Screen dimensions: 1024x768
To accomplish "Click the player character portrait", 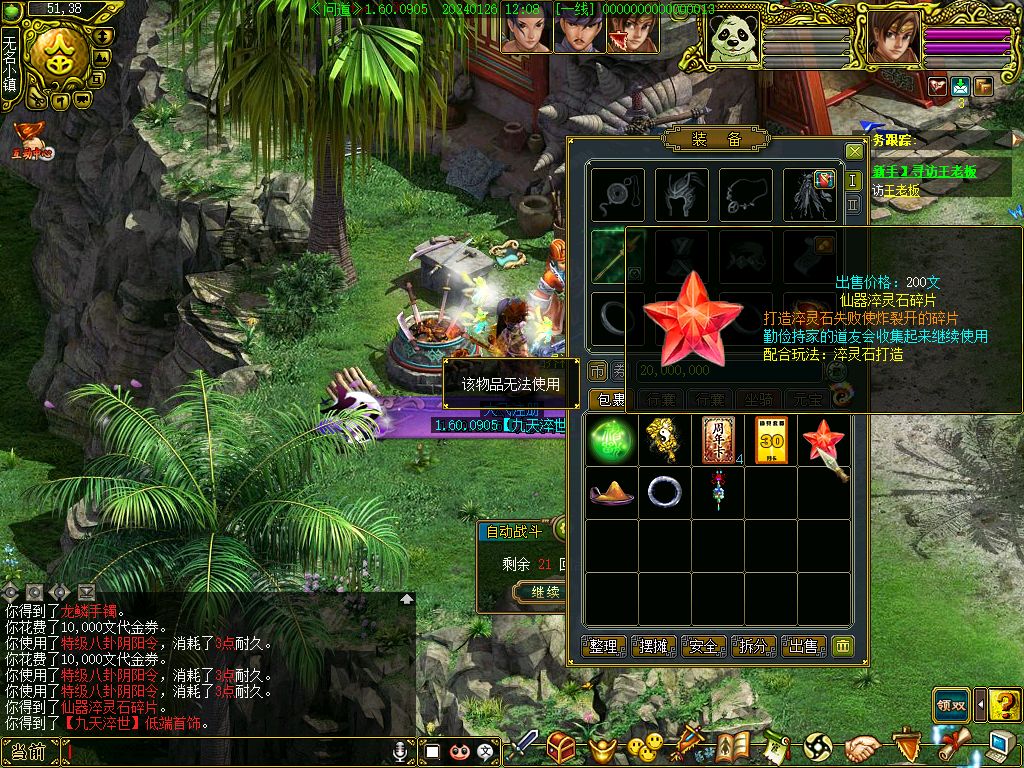I will (892, 39).
